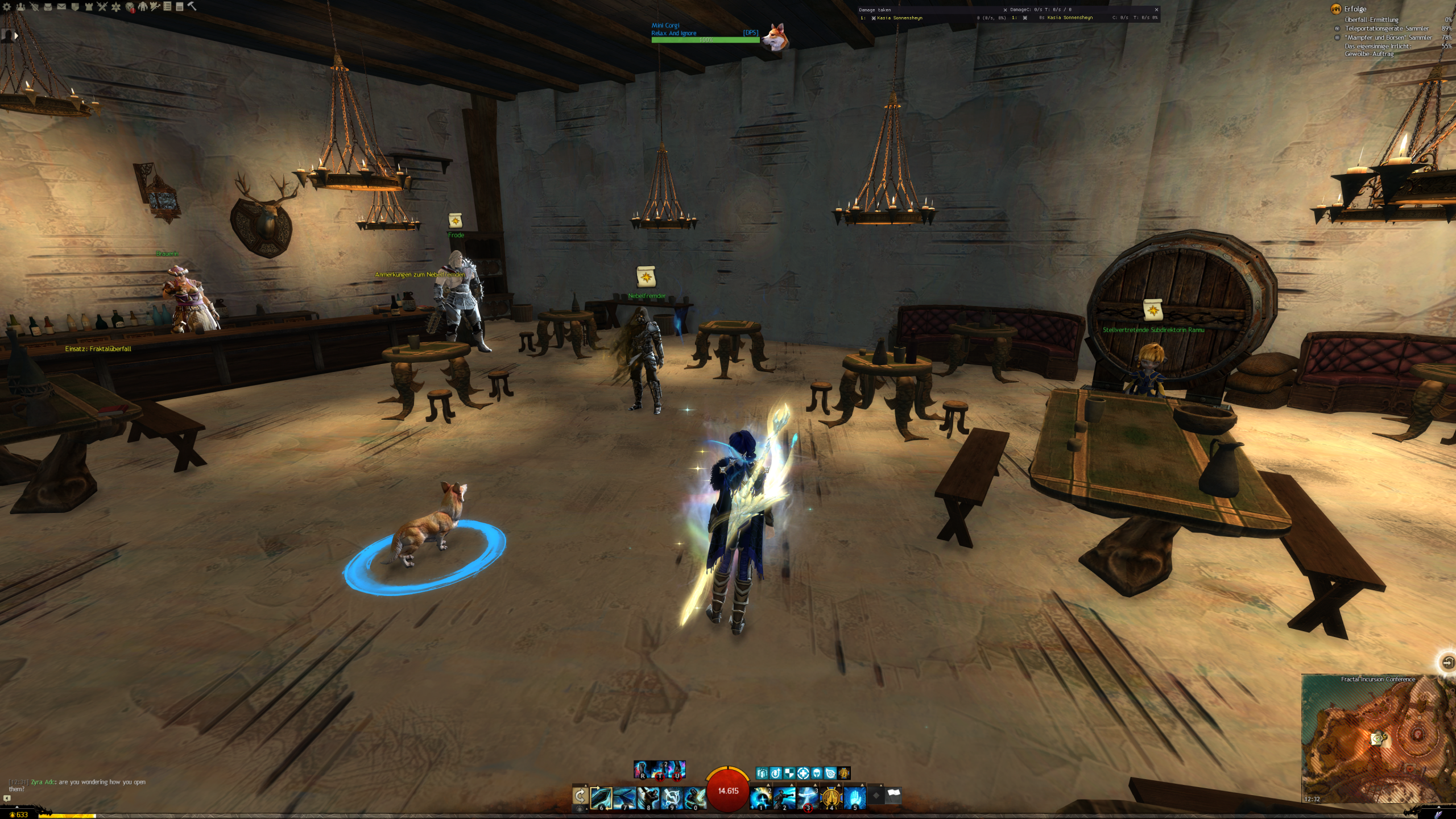The image size is (1456, 819).
Task: Open the crossed swords PvP panel
Action: coord(102,7)
